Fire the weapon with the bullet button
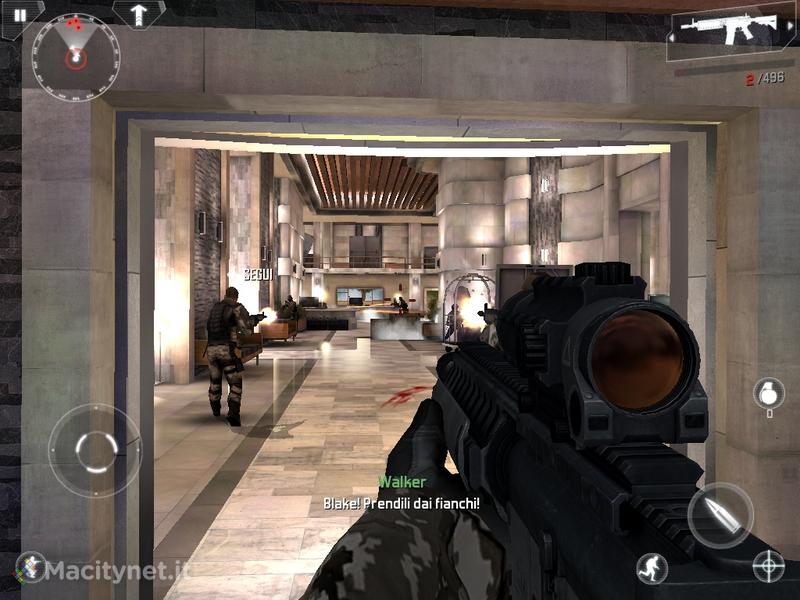Viewport: 800px width, 600px height. [720, 515]
